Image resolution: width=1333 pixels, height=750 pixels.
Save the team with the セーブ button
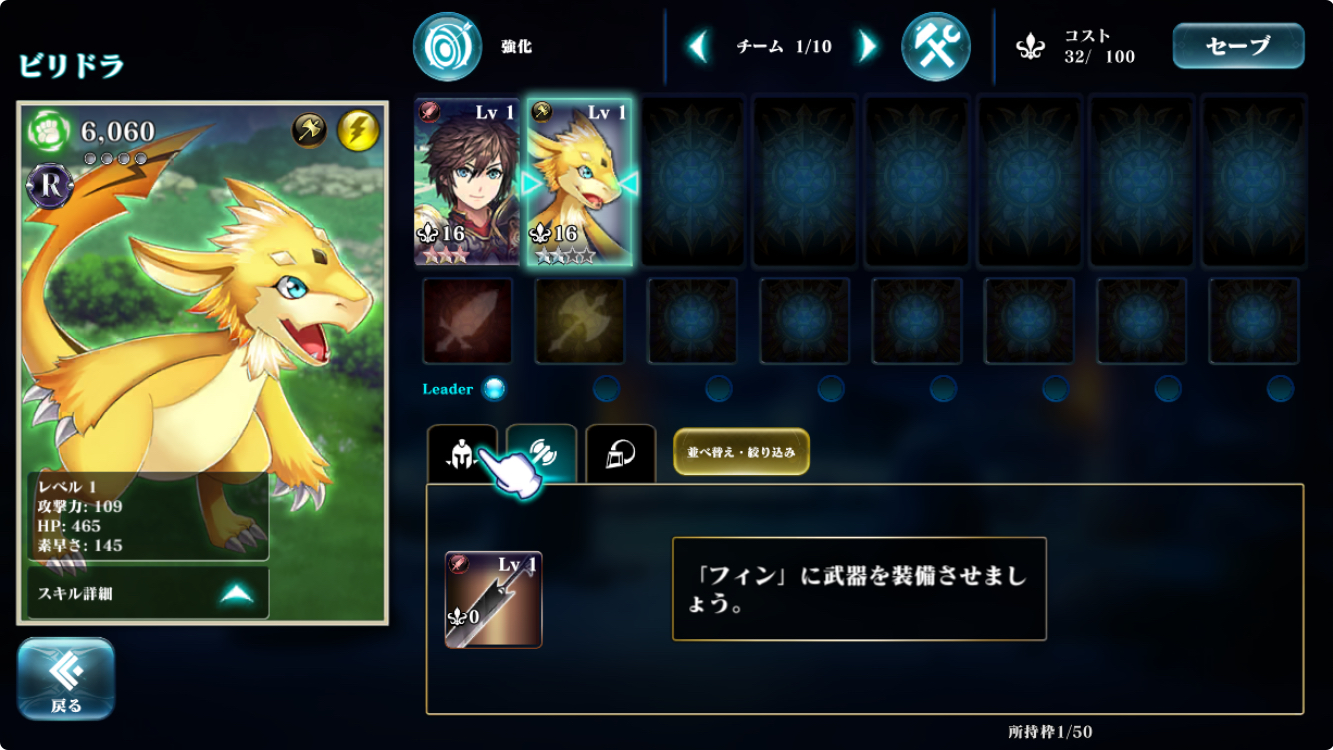(x=1238, y=46)
